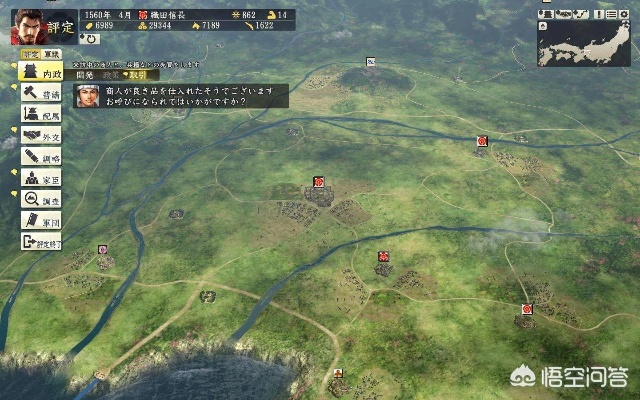Click the Japan overview minimap
Image resolution: width=640 pixels, height=400 pixels.
pos(587,43)
